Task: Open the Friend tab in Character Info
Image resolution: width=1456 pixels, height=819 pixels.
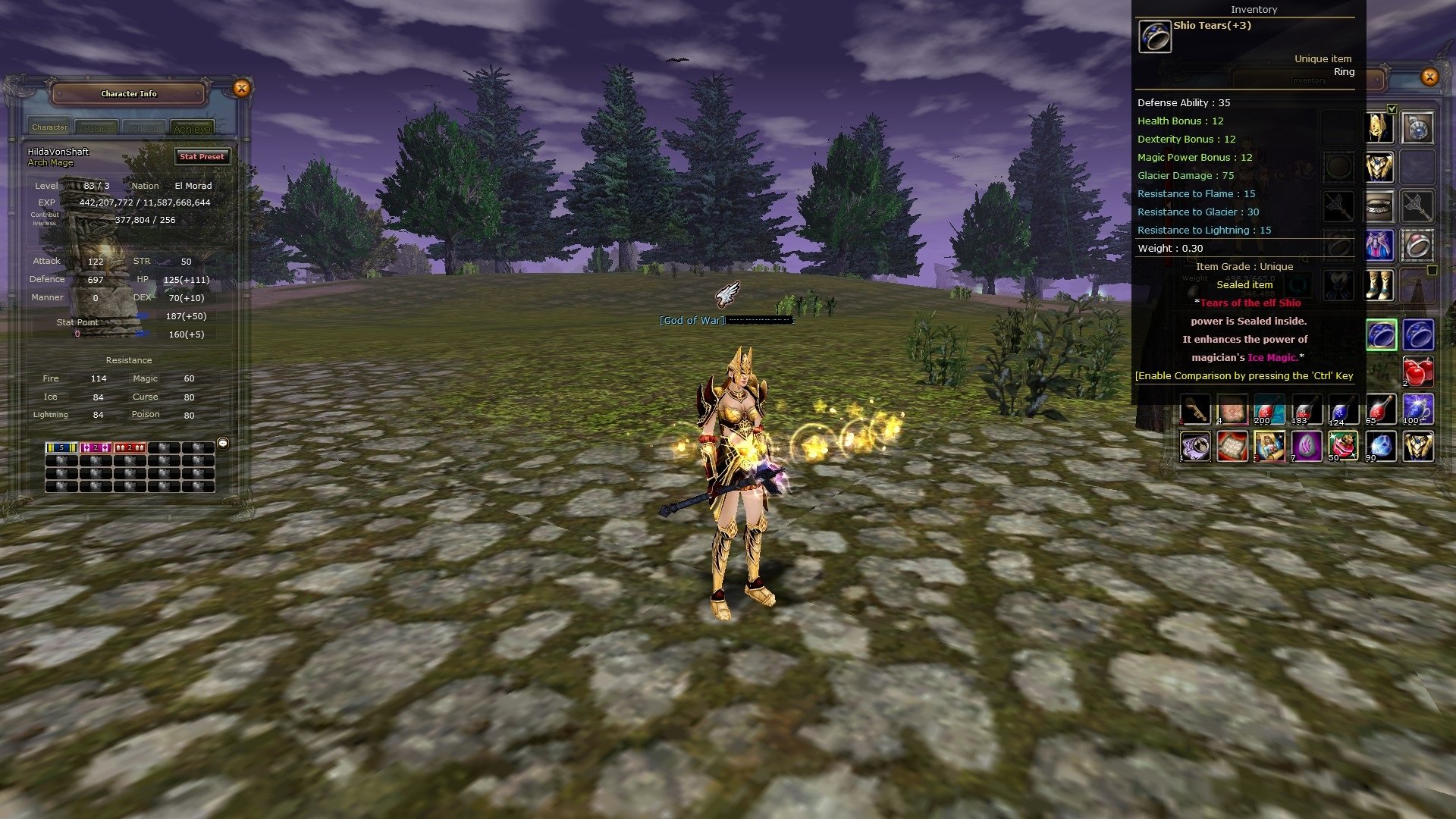Action: click(x=144, y=127)
